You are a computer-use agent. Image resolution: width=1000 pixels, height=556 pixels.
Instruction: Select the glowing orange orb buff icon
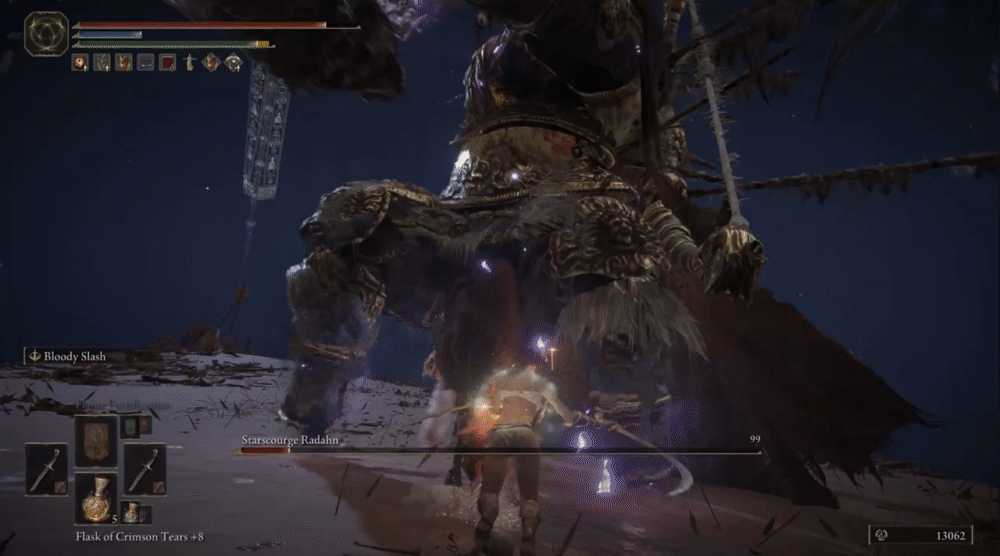pyautogui.click(x=80, y=63)
